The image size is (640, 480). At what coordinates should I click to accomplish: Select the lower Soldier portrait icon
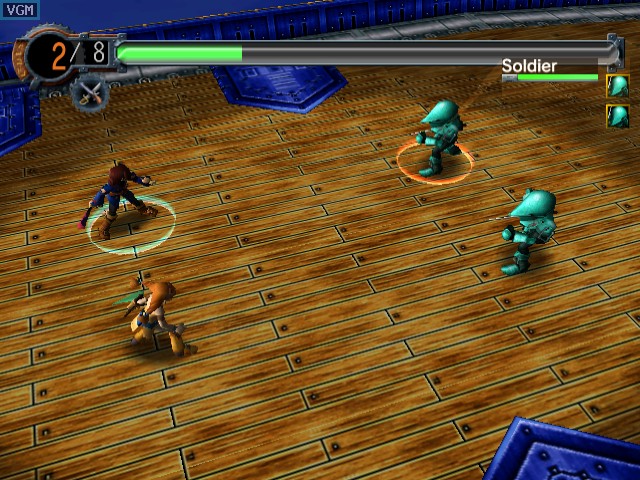point(617,116)
